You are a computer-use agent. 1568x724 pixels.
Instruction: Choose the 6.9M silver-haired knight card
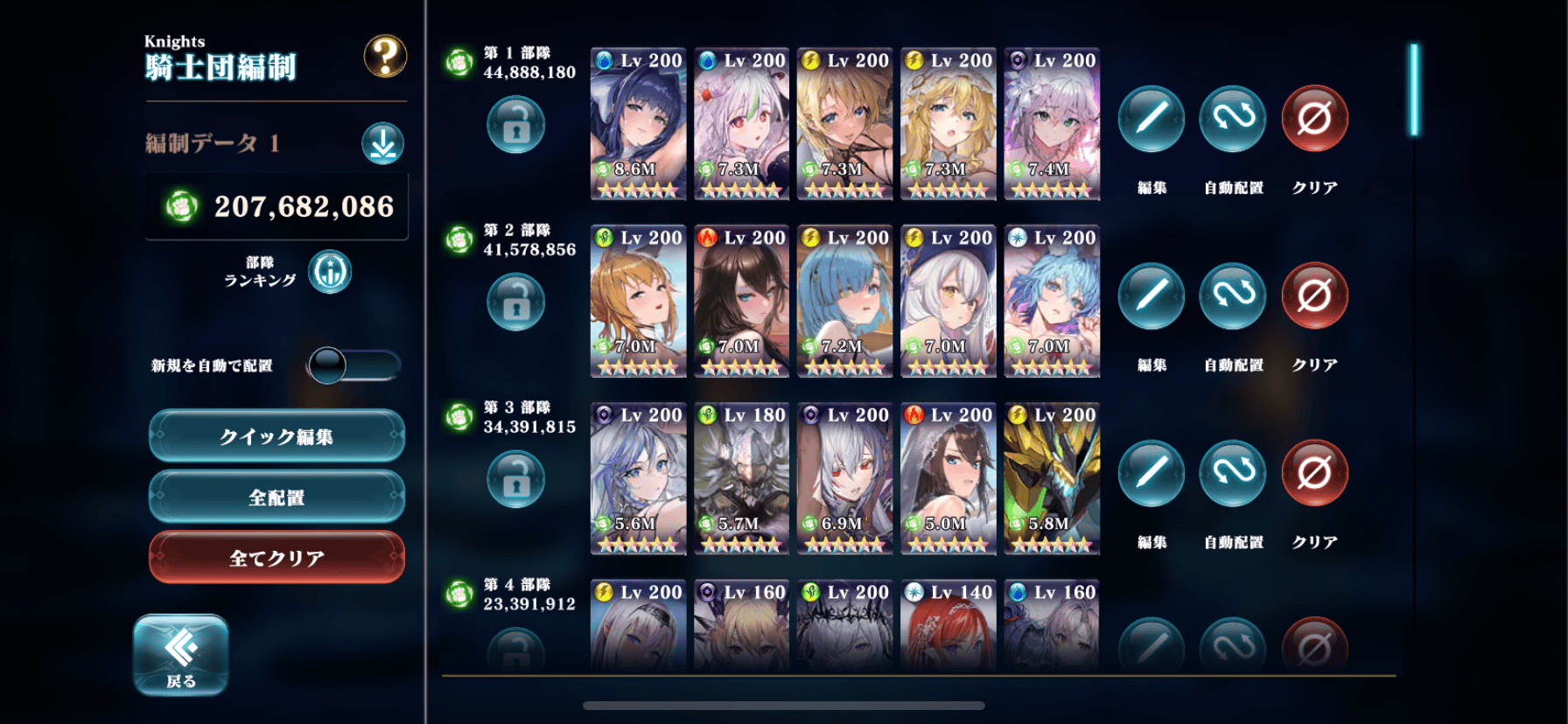844,479
